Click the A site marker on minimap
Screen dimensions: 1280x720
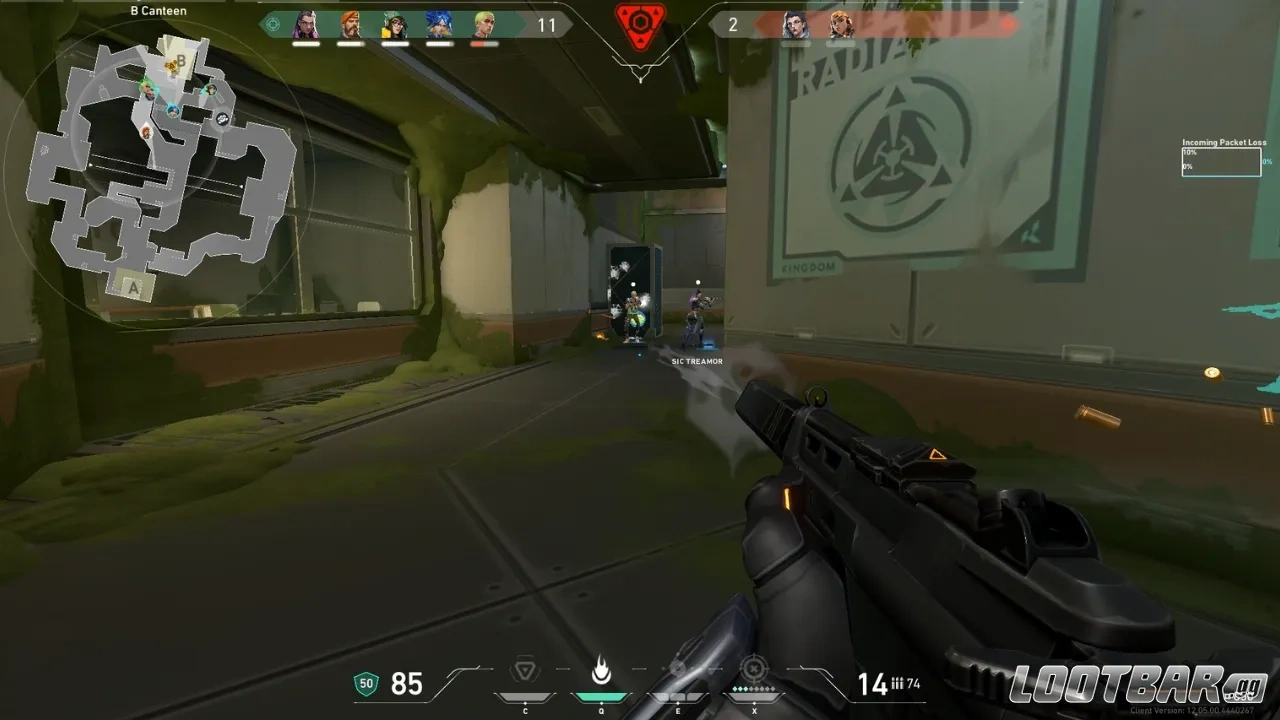click(x=132, y=287)
